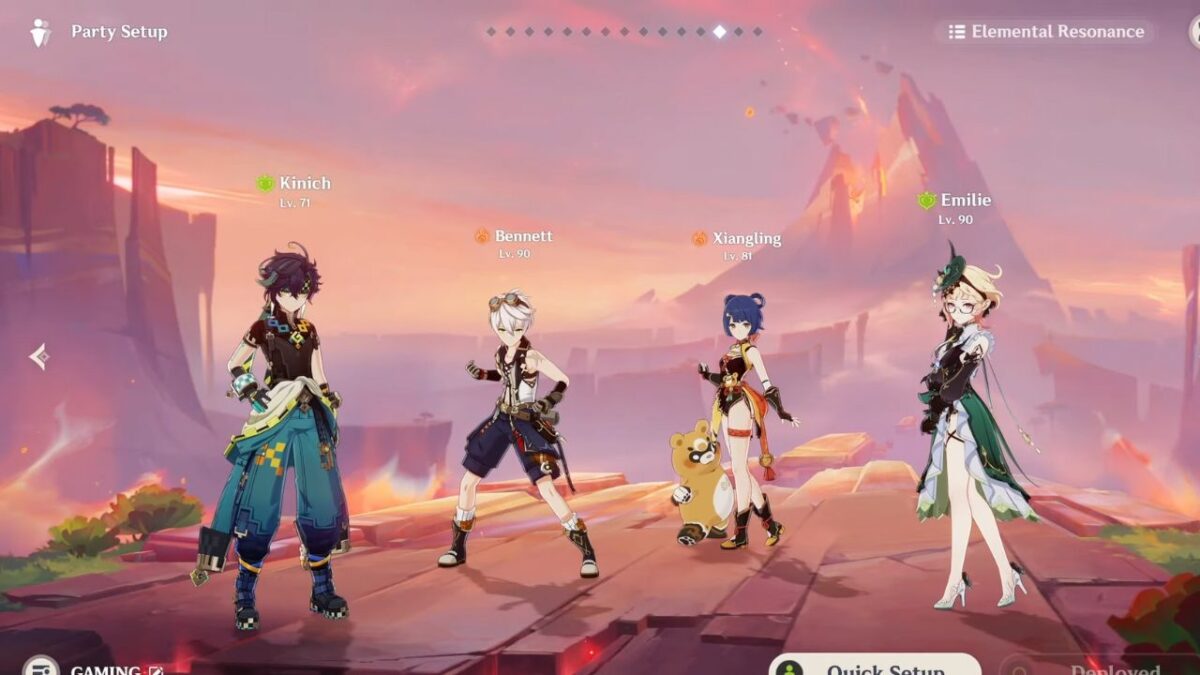The image size is (1200, 675).
Task: Open the Elemental Resonance panel
Action: point(1045,32)
